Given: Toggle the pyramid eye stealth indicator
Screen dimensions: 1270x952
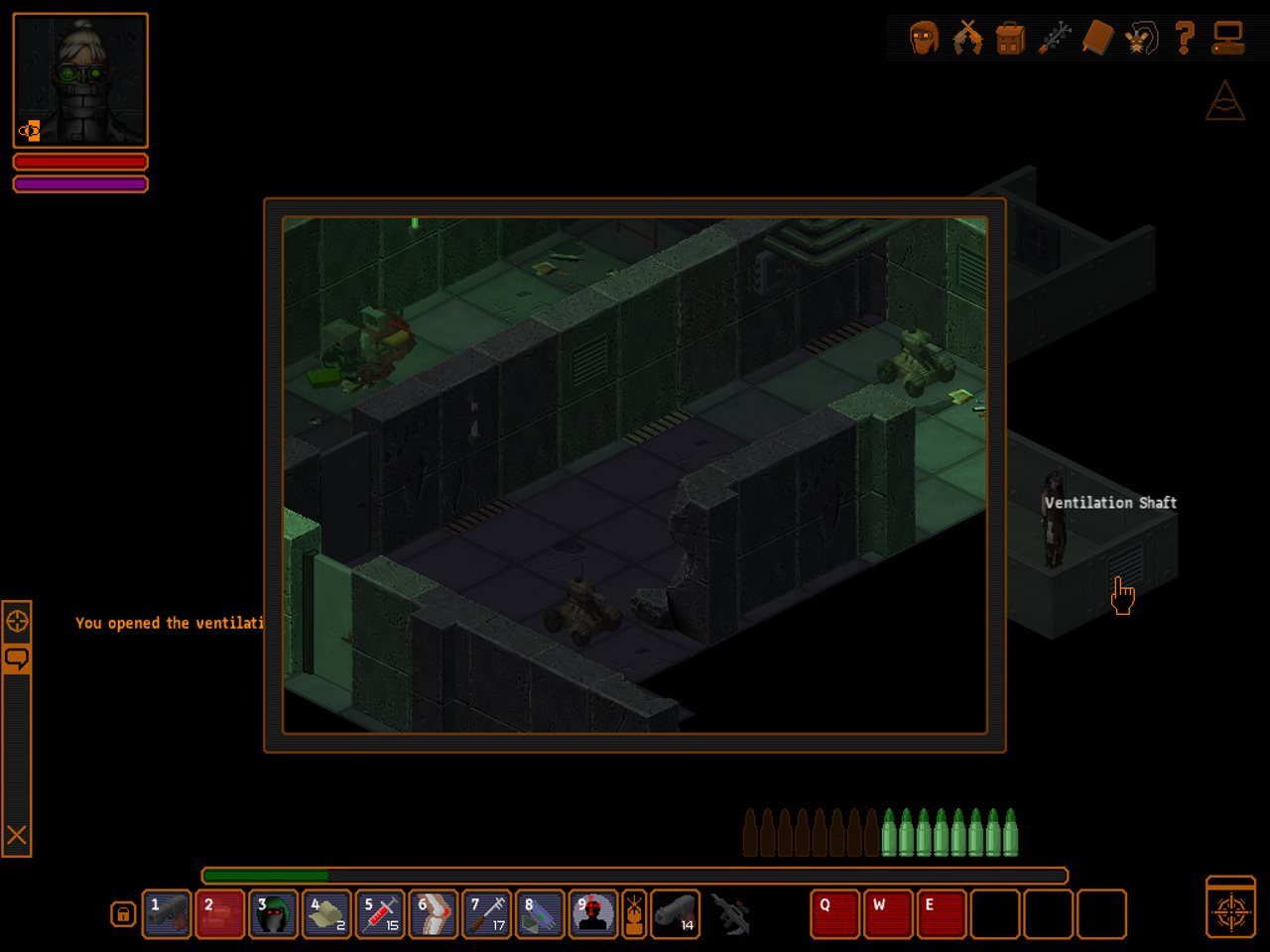Looking at the screenshot, I should click(1225, 101).
